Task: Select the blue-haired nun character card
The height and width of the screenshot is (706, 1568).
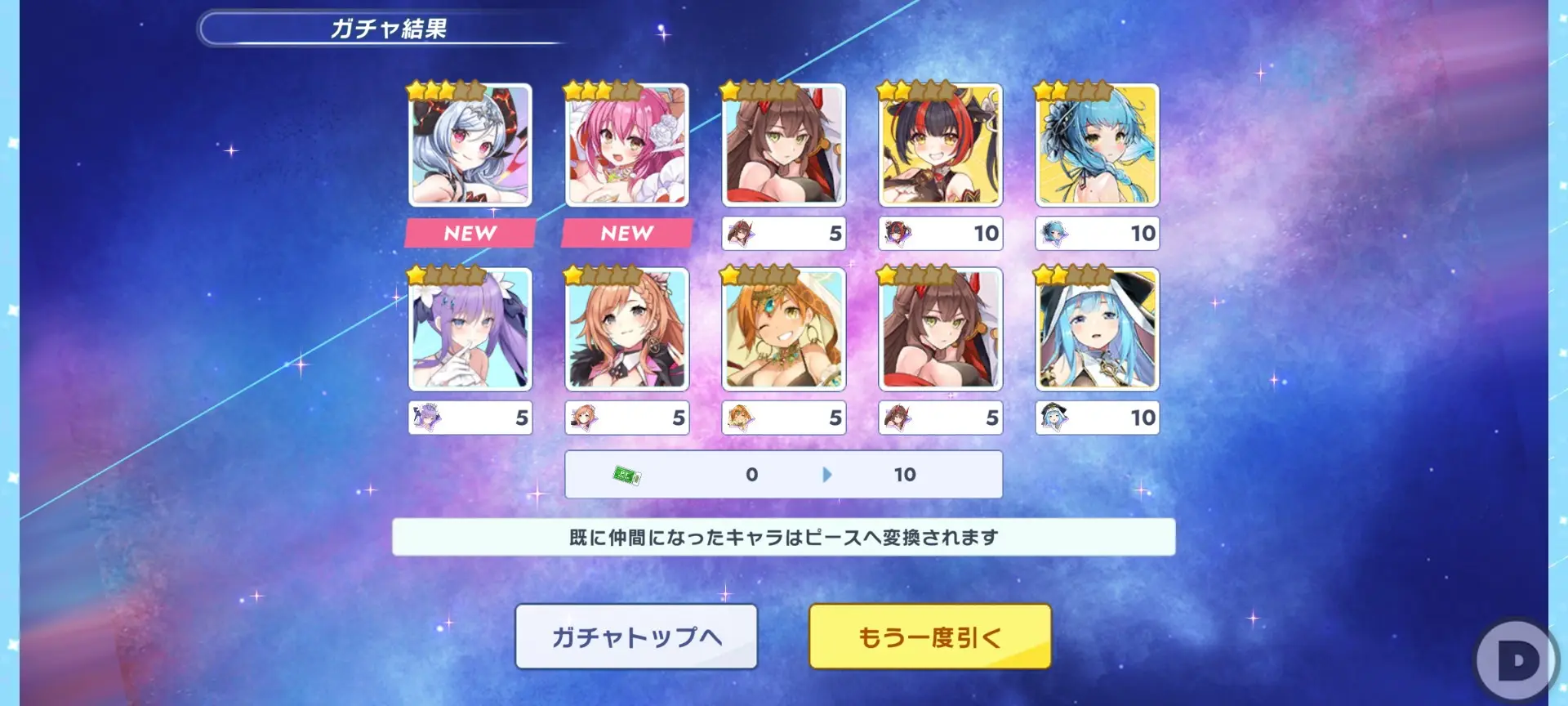Action: 1097,329
